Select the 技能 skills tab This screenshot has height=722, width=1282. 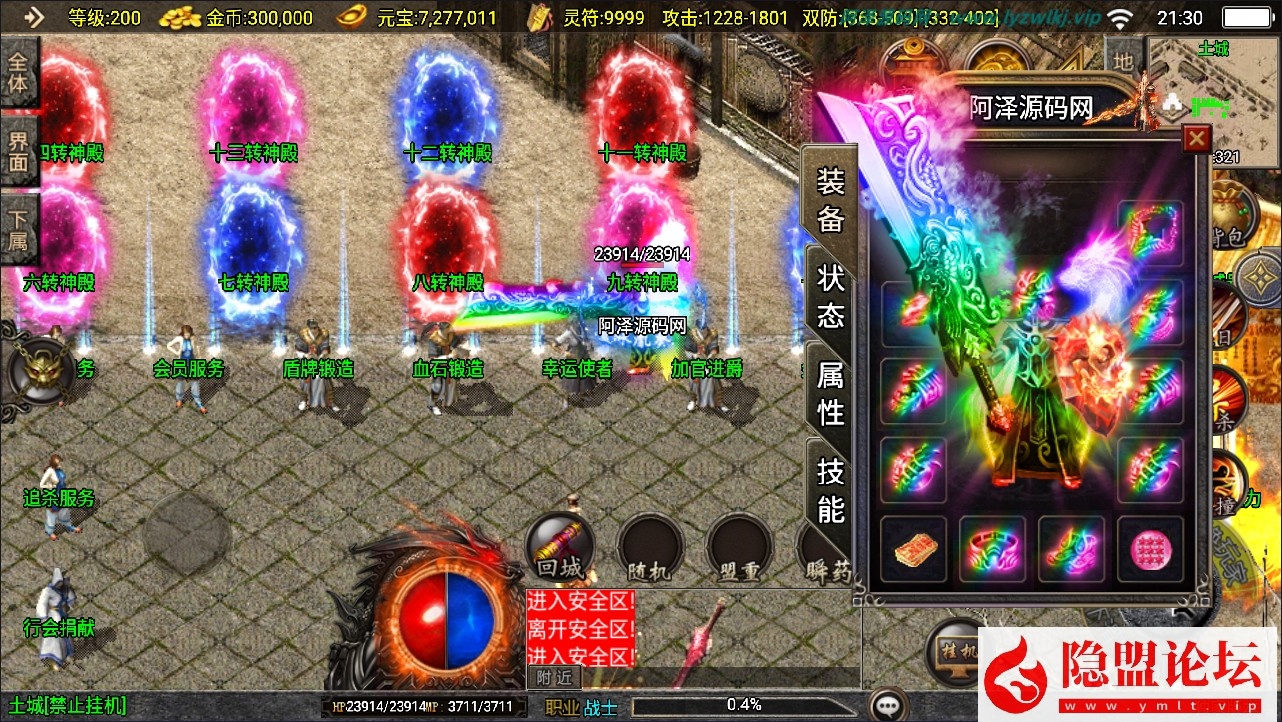831,489
